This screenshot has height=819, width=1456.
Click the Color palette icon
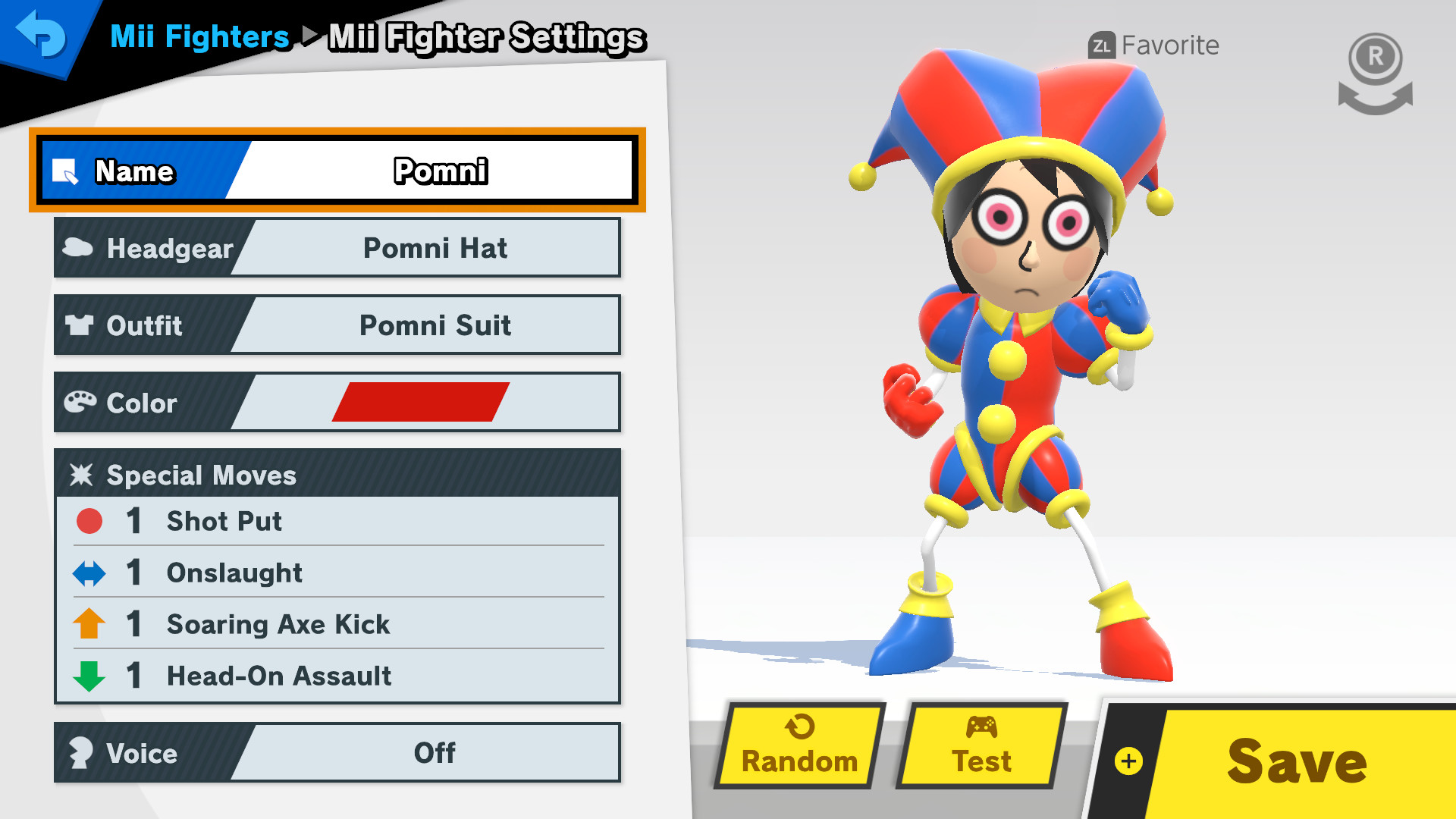tap(80, 403)
